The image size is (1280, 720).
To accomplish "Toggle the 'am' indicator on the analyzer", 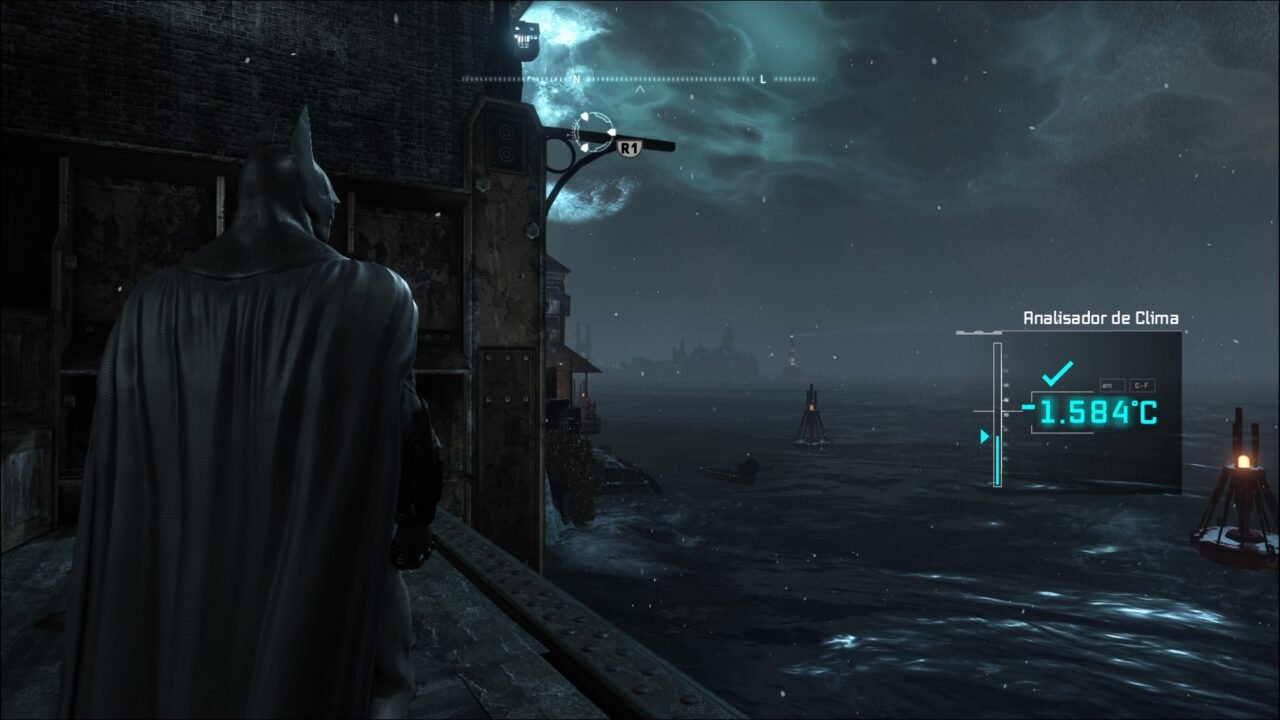I will 1112,383.
